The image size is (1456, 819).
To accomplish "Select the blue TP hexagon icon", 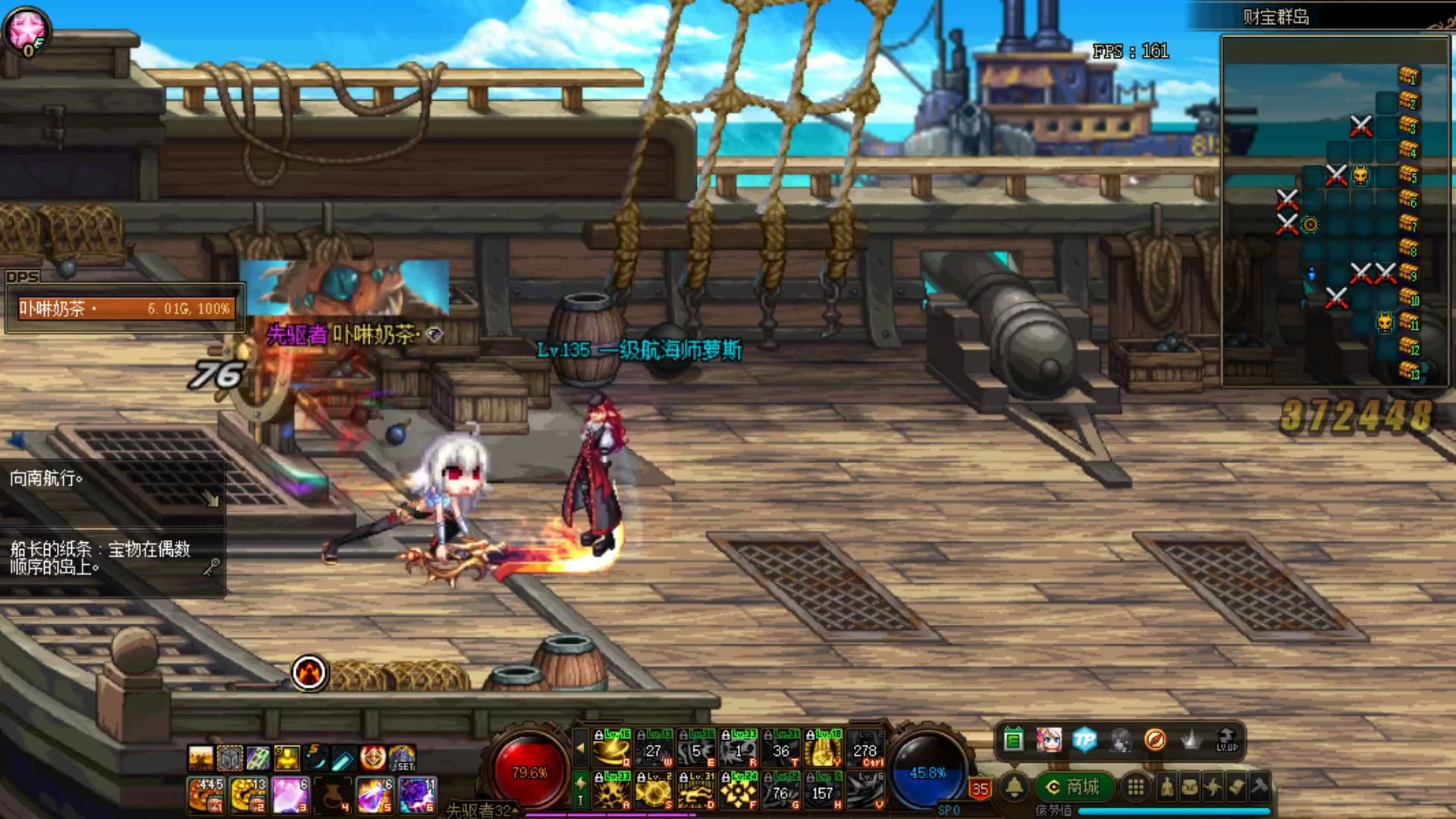I will [1084, 739].
